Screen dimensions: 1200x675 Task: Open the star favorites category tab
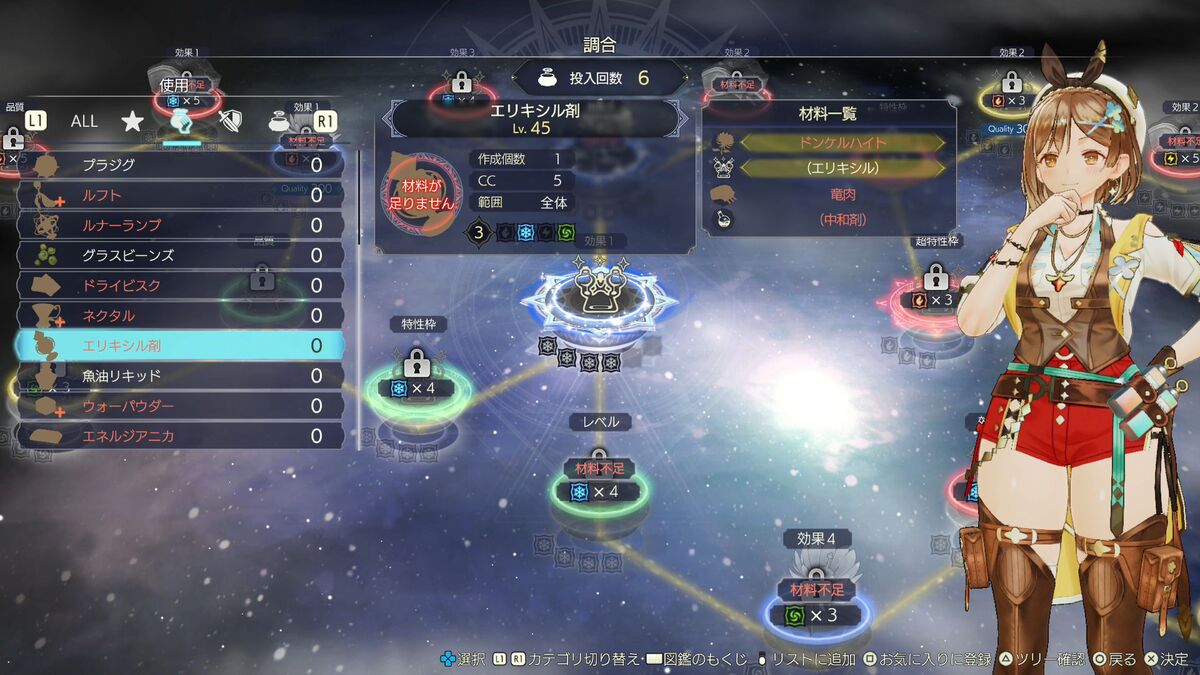[x=132, y=121]
